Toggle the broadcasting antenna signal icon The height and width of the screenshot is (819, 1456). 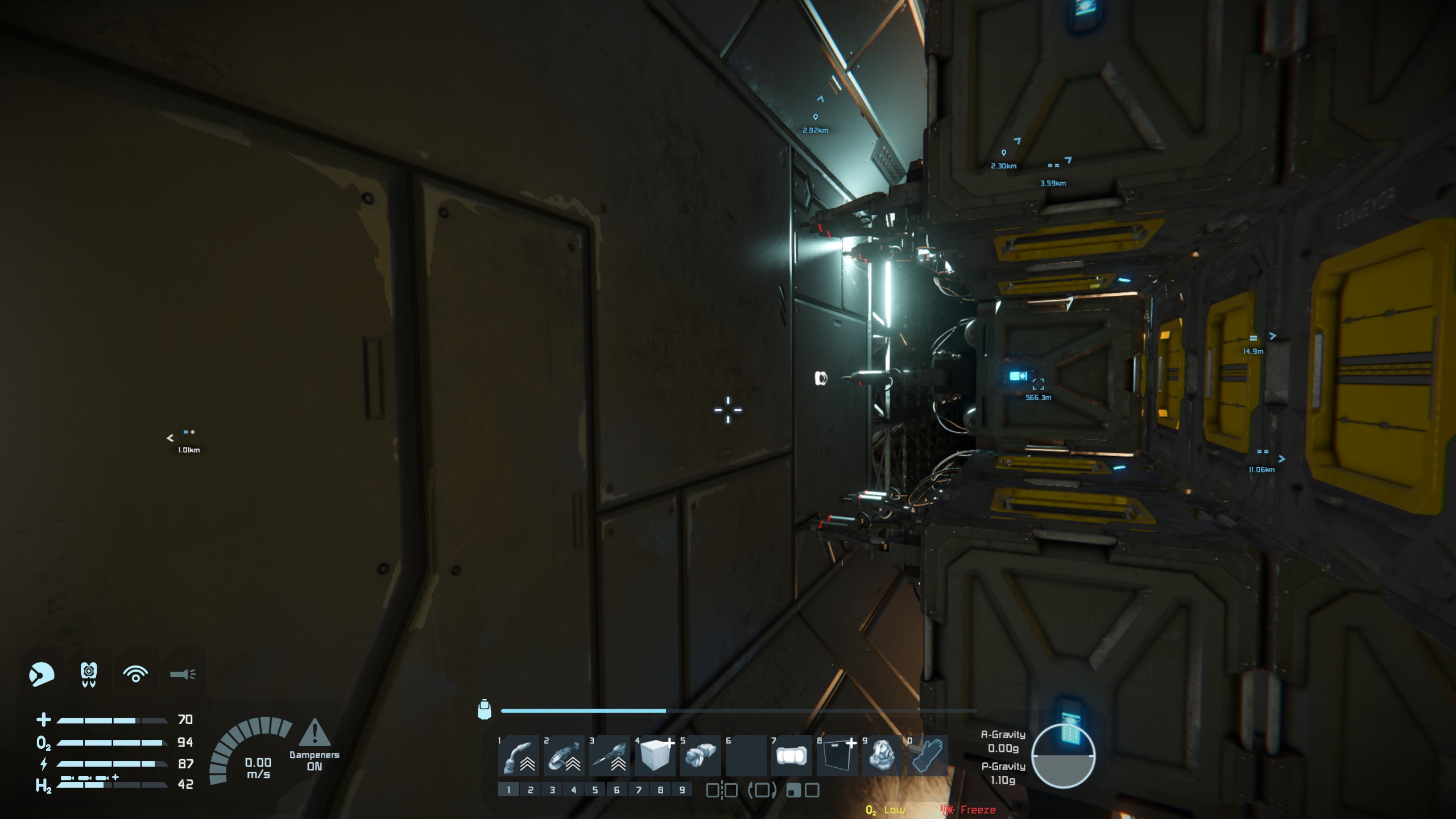[x=135, y=675]
